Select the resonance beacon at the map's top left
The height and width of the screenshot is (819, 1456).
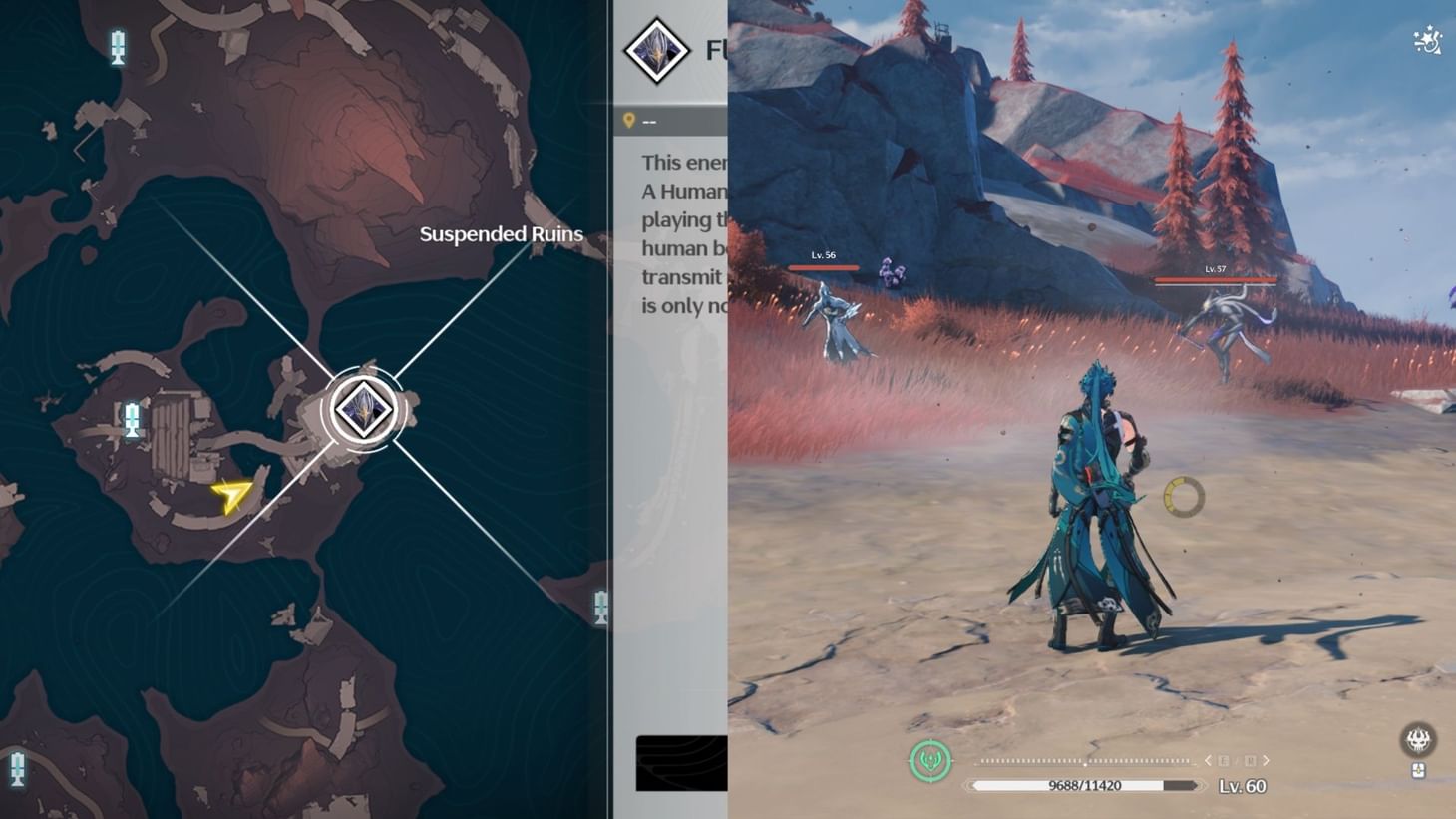click(x=120, y=44)
